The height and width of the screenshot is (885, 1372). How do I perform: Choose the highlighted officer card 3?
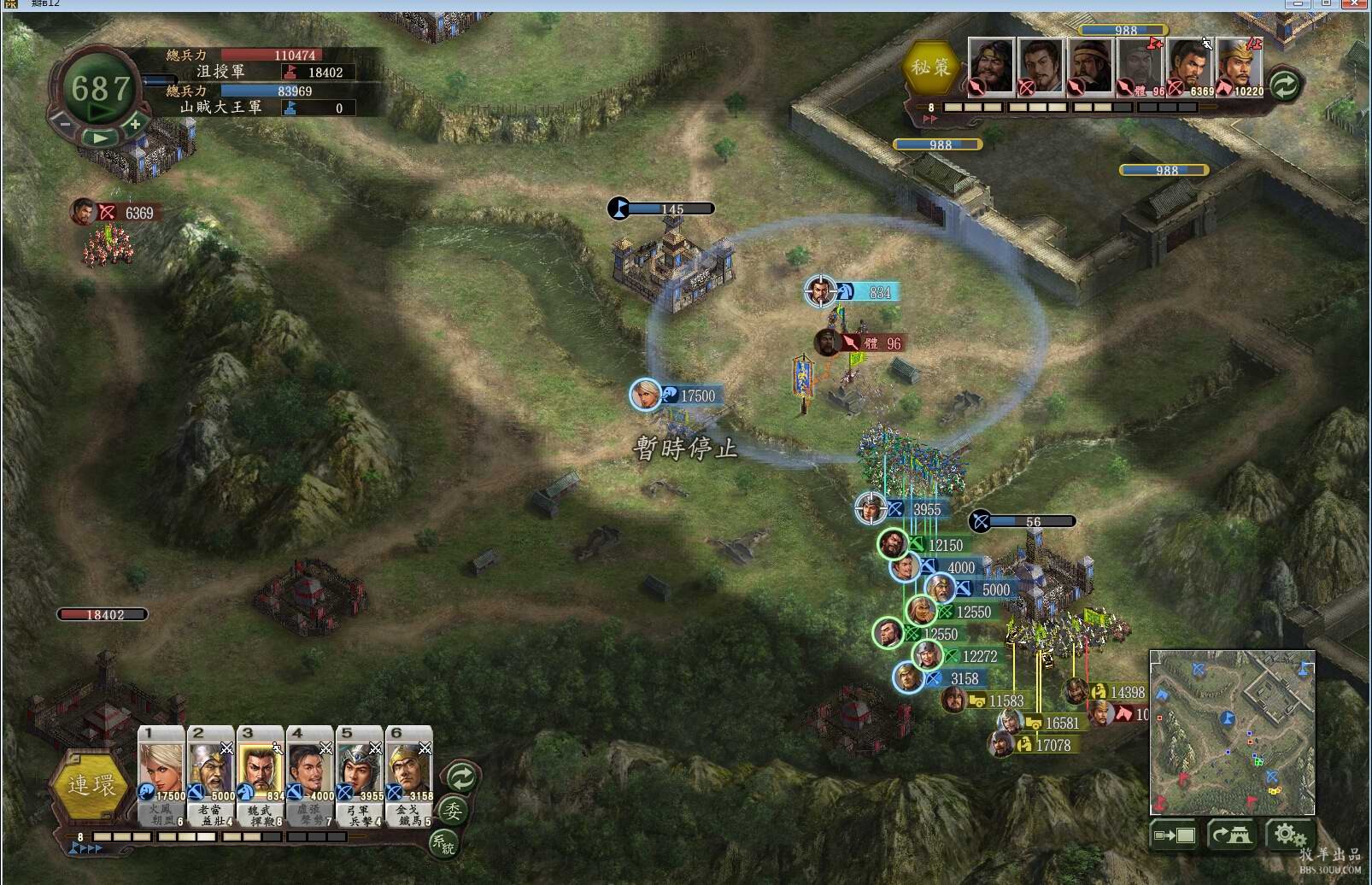pyautogui.click(x=261, y=773)
